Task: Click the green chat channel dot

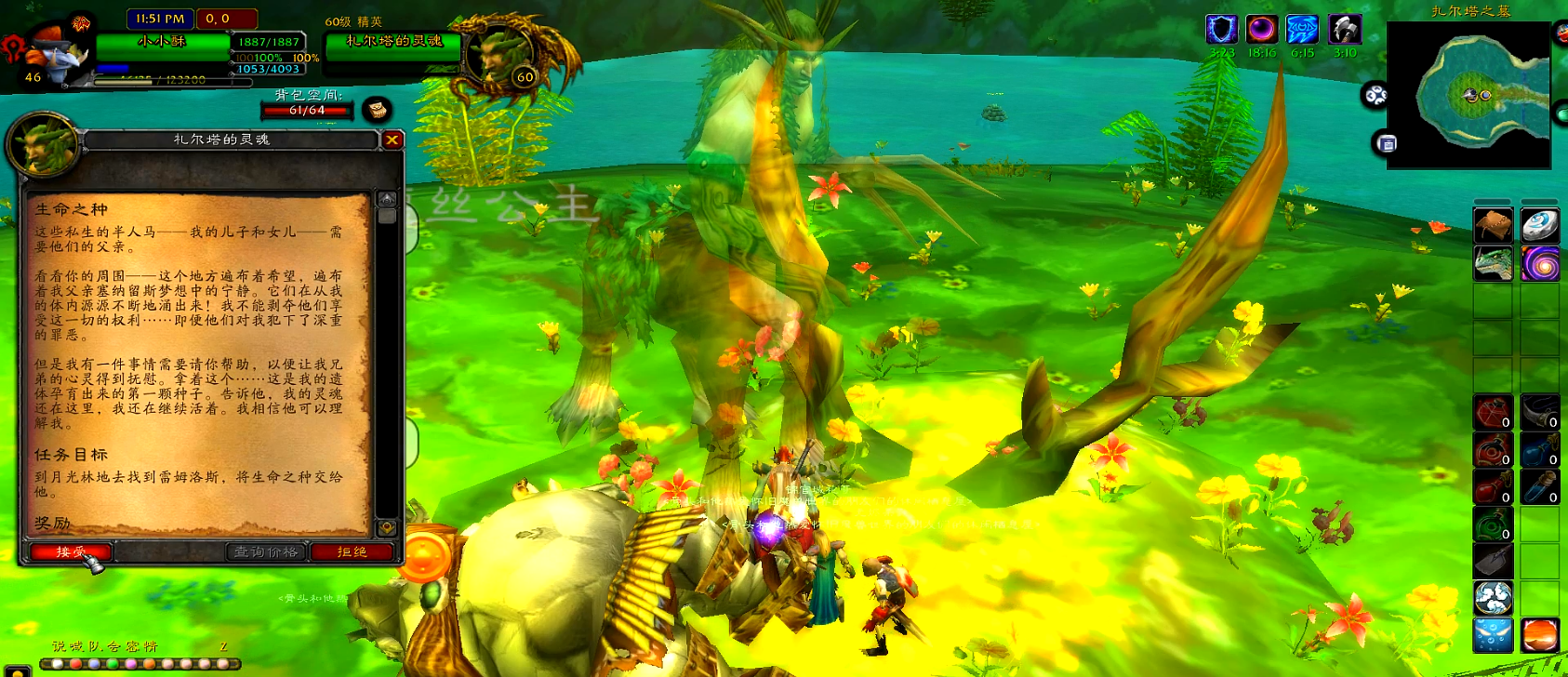Action: pos(113,664)
